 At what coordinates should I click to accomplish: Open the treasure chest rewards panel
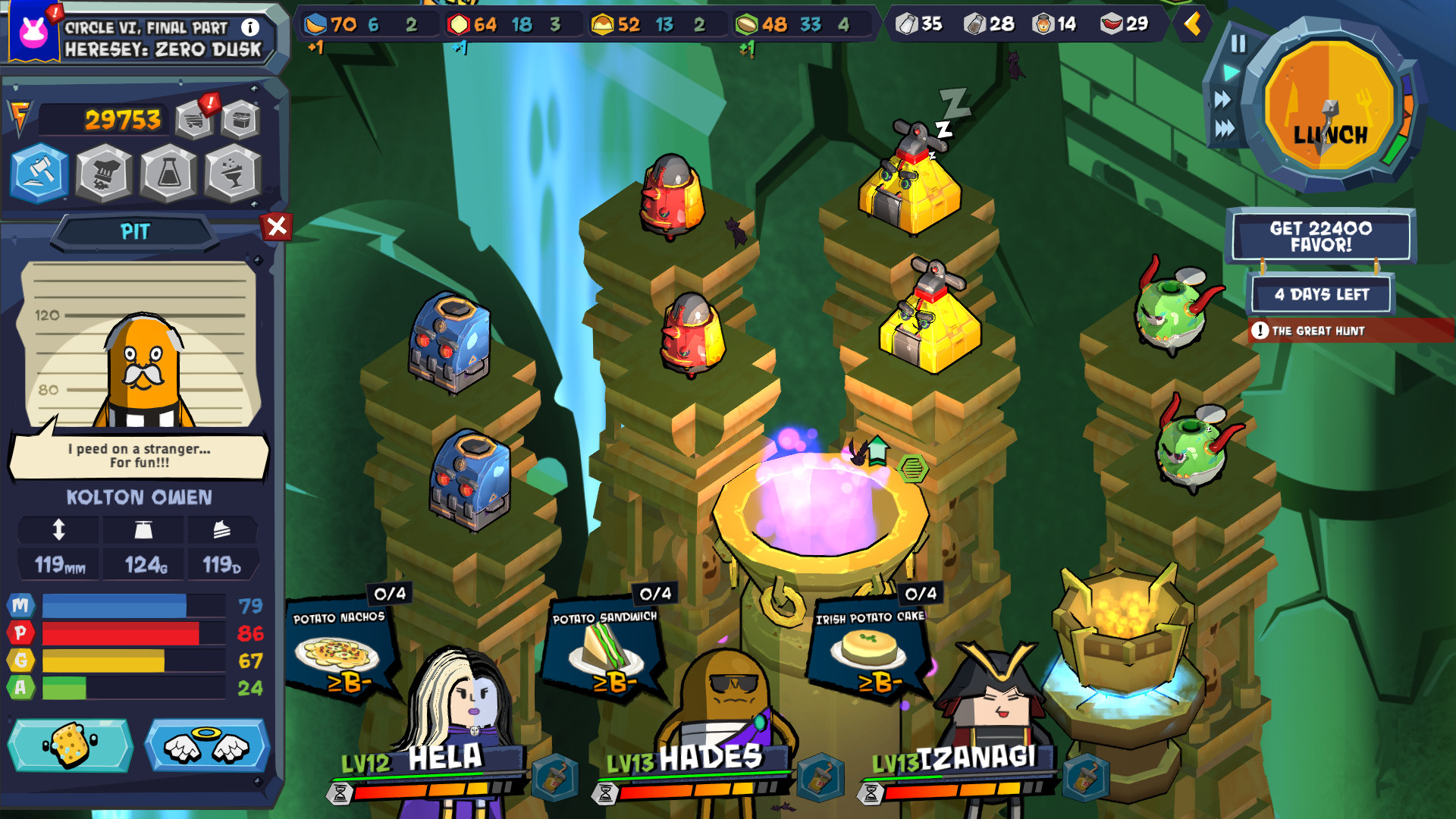click(240, 119)
